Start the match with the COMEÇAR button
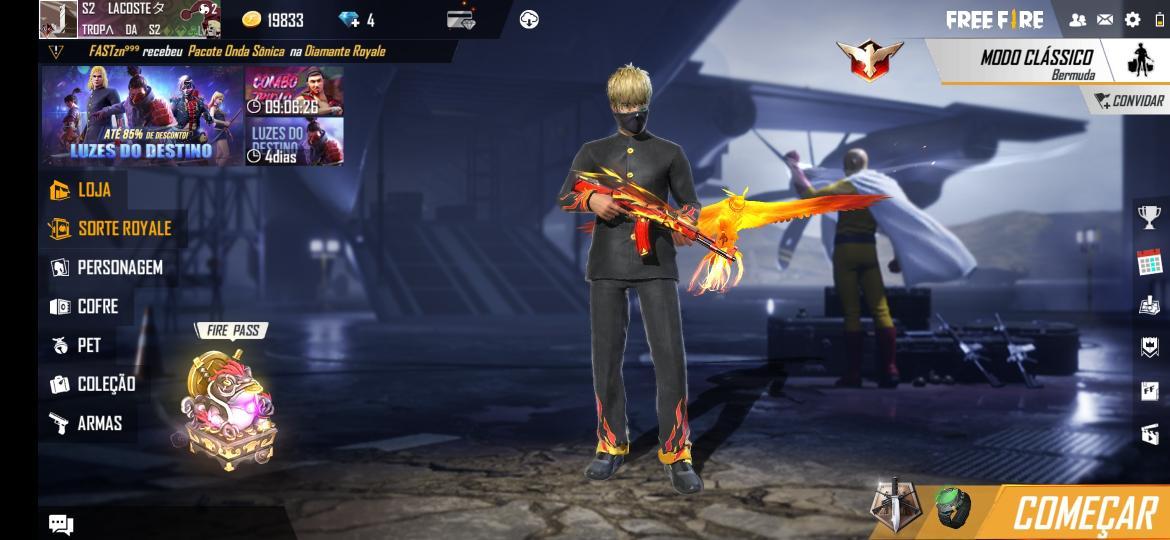 click(1084, 513)
